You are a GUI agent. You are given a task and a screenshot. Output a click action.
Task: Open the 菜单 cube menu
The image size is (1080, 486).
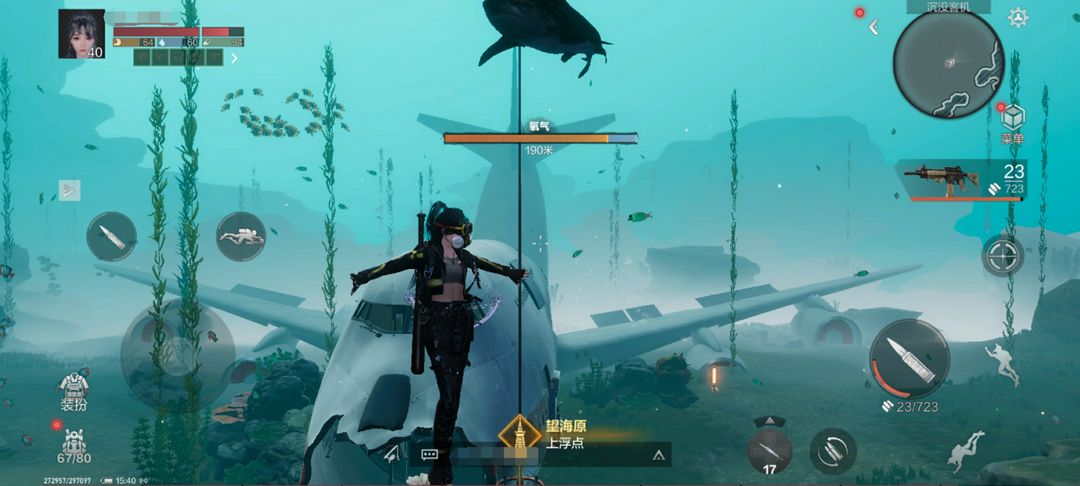coord(1013,123)
